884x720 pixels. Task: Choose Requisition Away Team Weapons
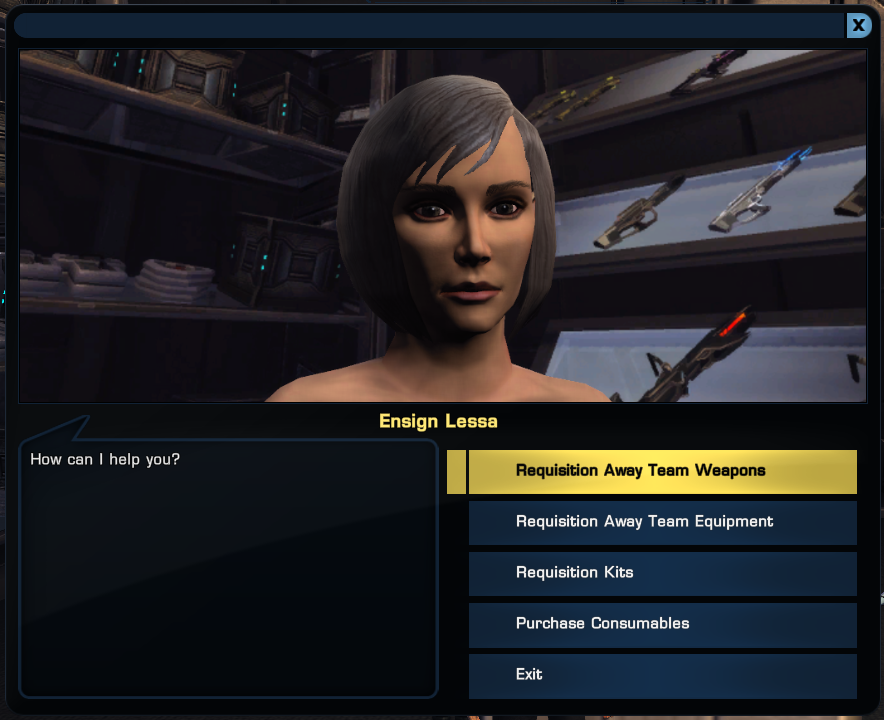(x=662, y=471)
